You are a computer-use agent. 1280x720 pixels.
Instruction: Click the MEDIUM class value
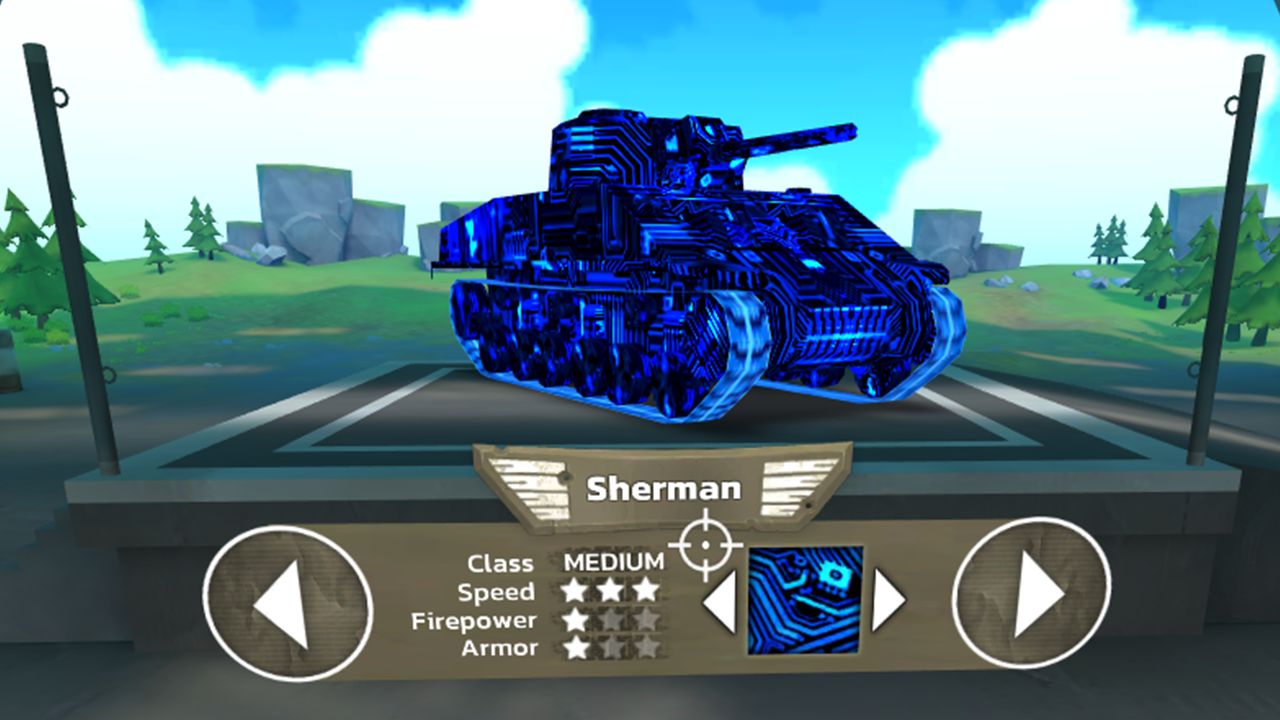[617, 562]
